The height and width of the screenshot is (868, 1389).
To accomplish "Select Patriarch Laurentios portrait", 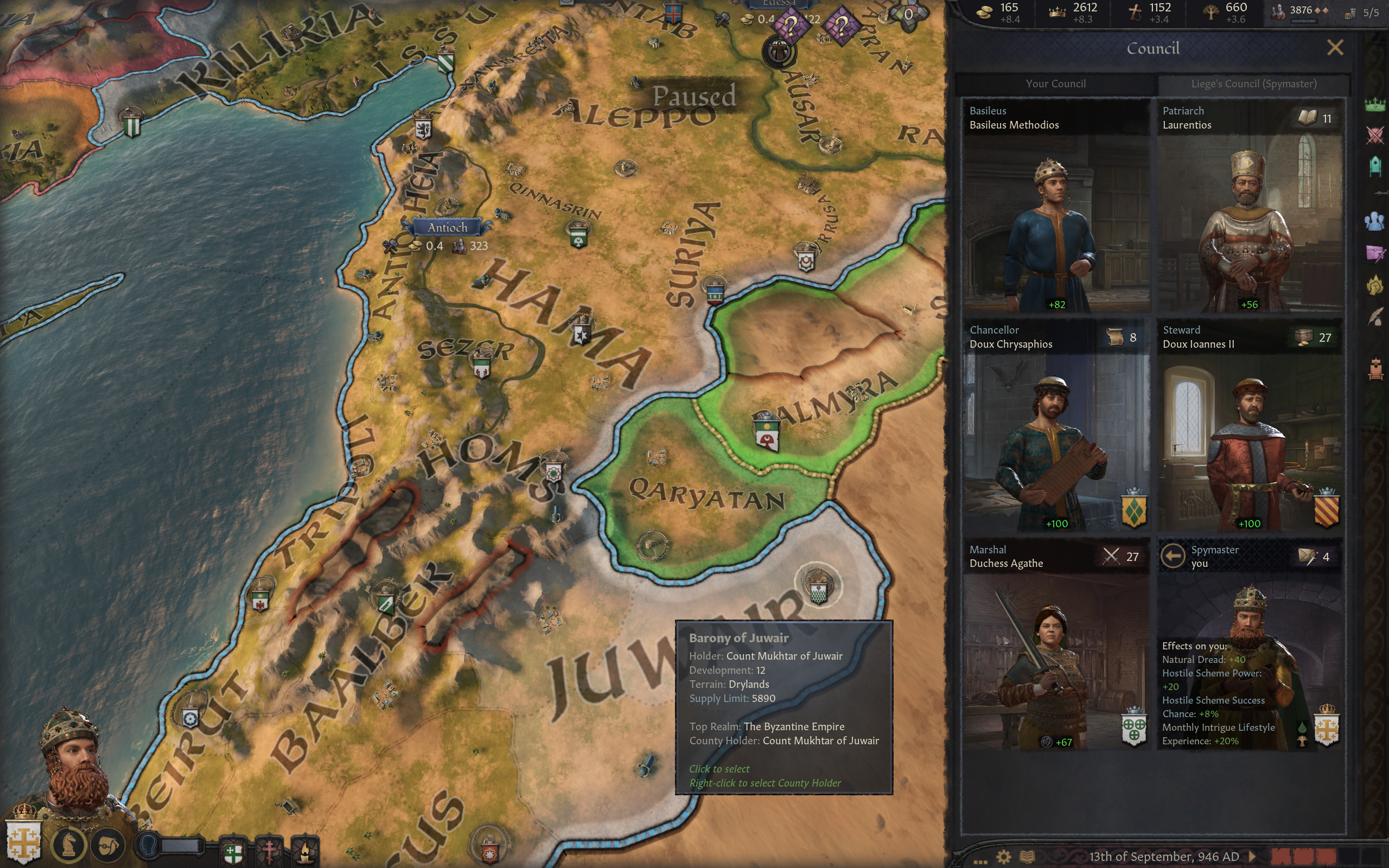I will pyautogui.click(x=1249, y=224).
